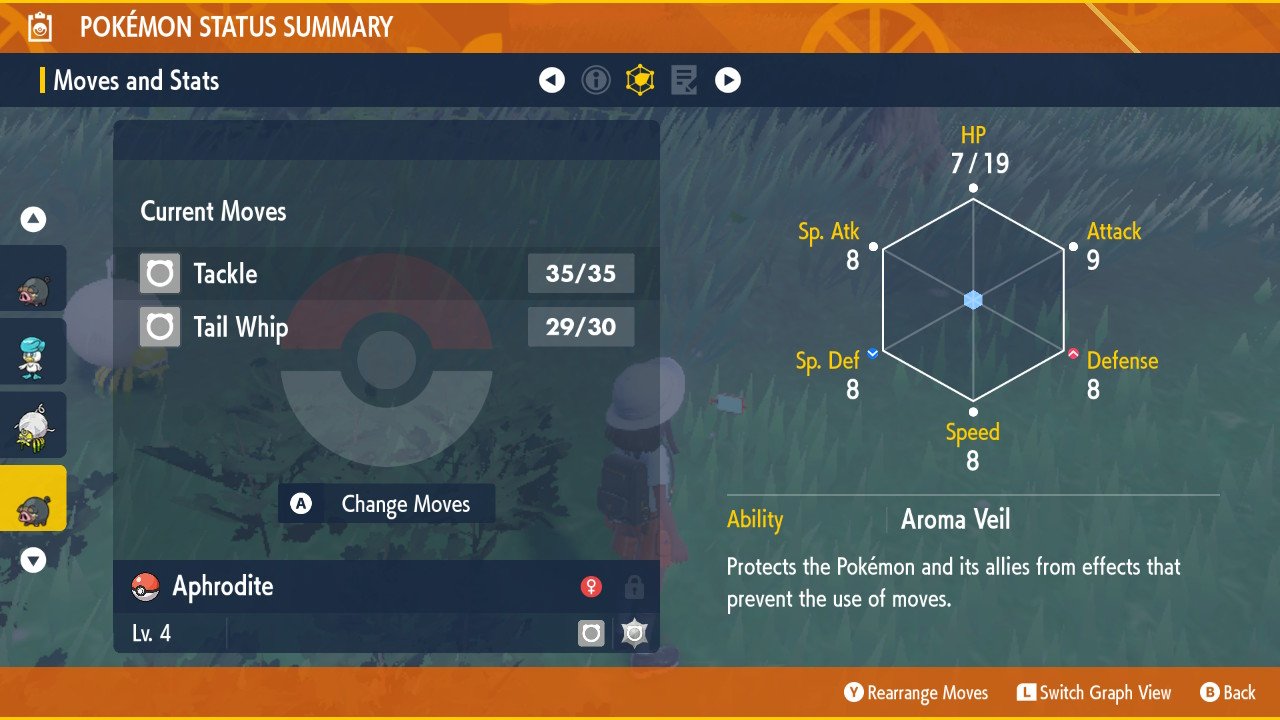Open the memo notes page tab

[684, 80]
